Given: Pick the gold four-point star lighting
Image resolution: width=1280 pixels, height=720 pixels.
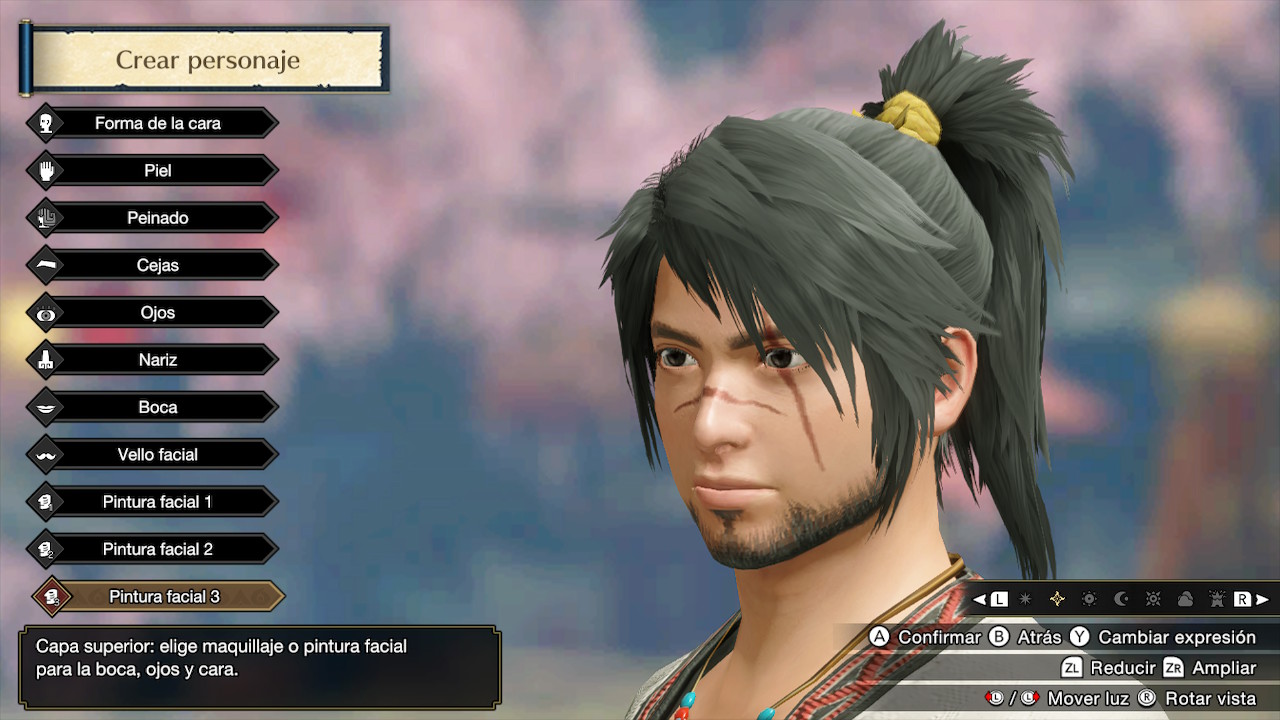Looking at the screenshot, I should pyautogui.click(x=1057, y=599).
